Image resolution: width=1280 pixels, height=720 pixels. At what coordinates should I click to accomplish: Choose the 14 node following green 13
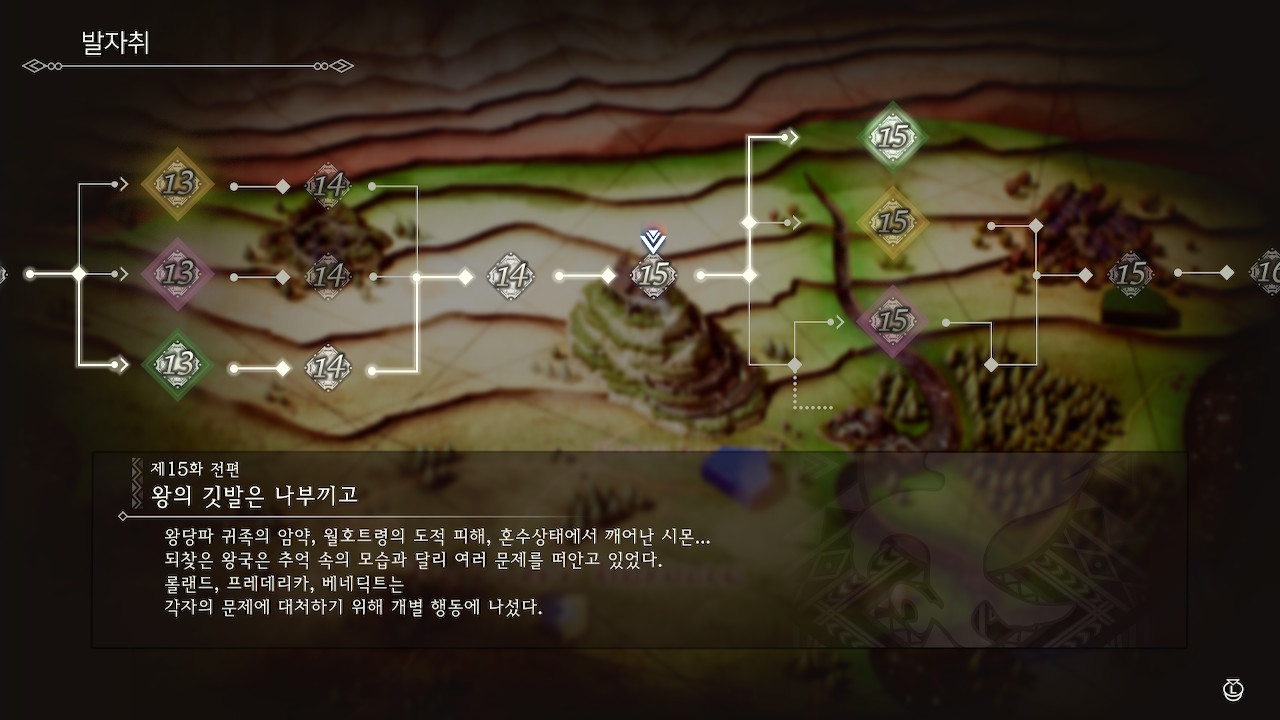coord(327,367)
